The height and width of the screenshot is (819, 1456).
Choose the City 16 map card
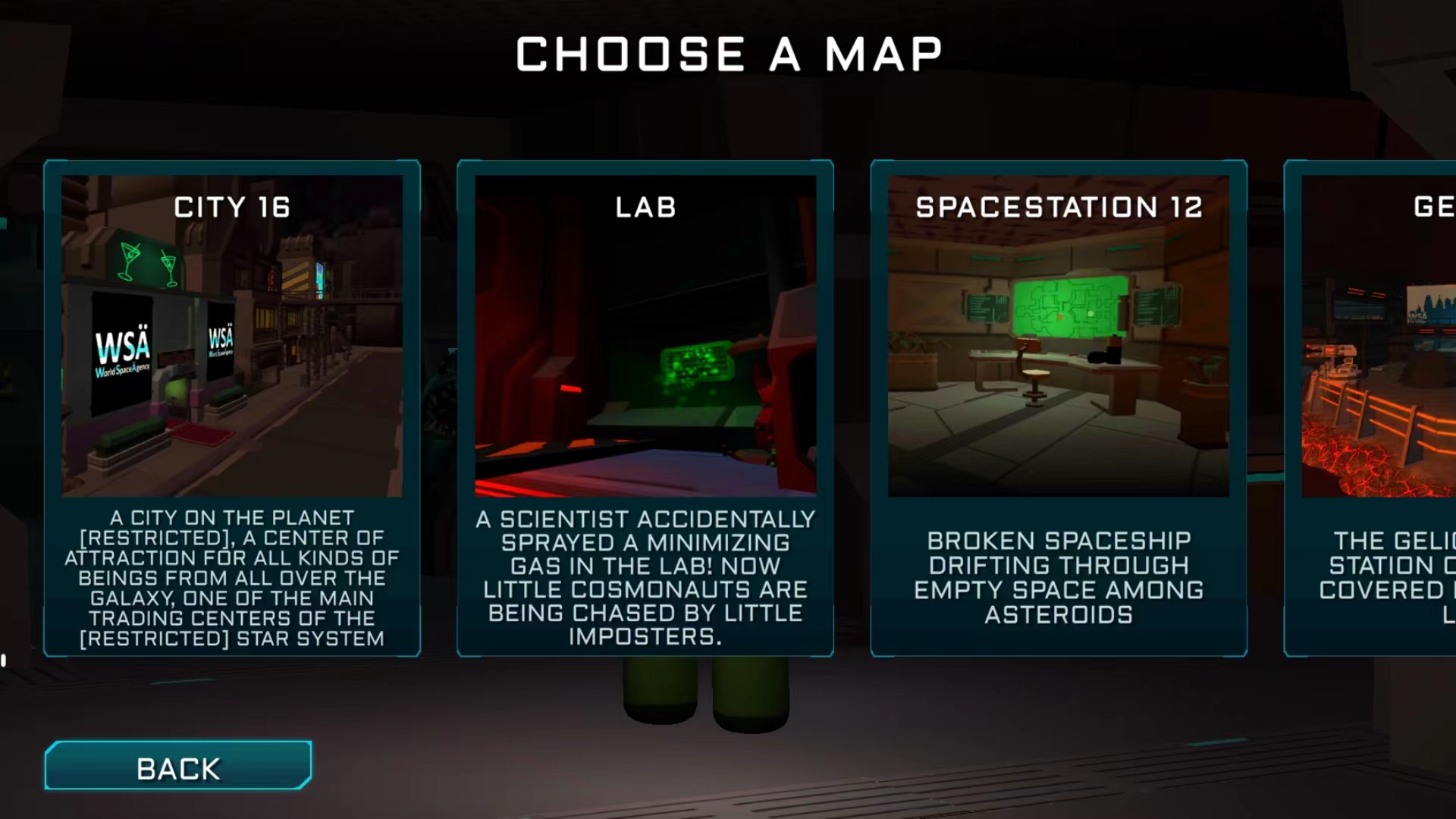232,408
